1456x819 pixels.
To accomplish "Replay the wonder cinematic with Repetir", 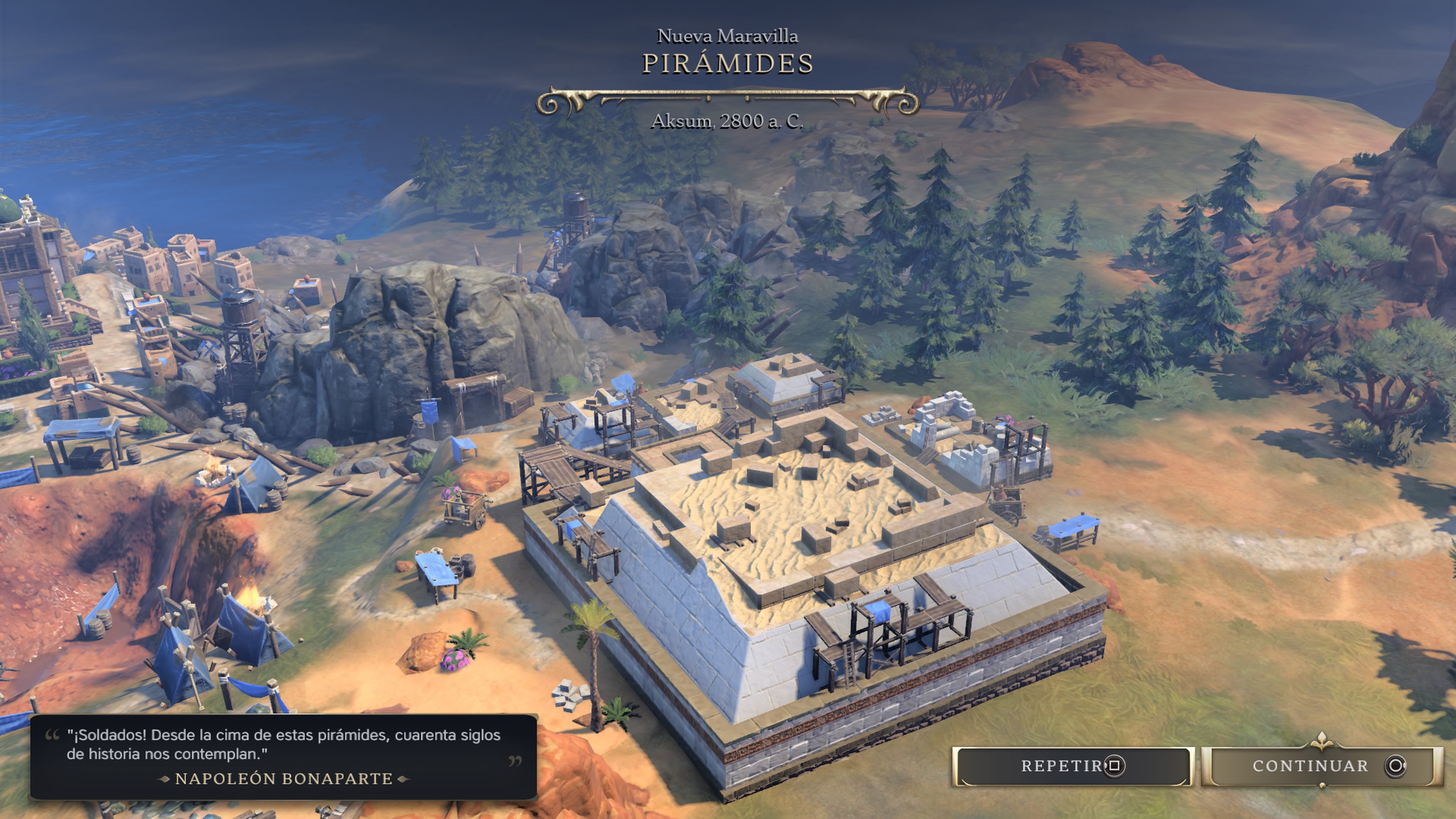I will (1072, 766).
